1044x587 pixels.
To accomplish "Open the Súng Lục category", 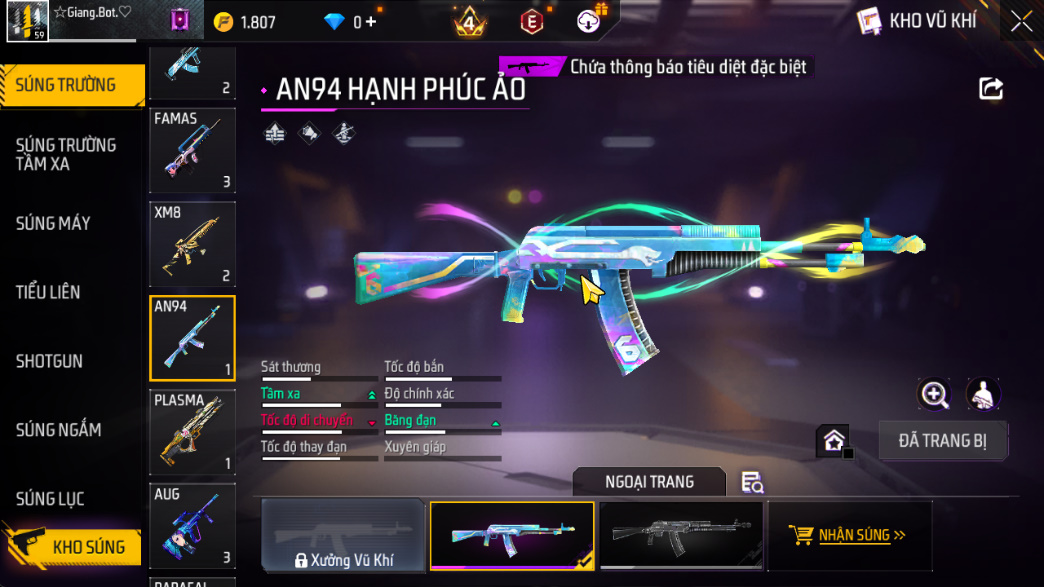I will pyautogui.click(x=50, y=499).
